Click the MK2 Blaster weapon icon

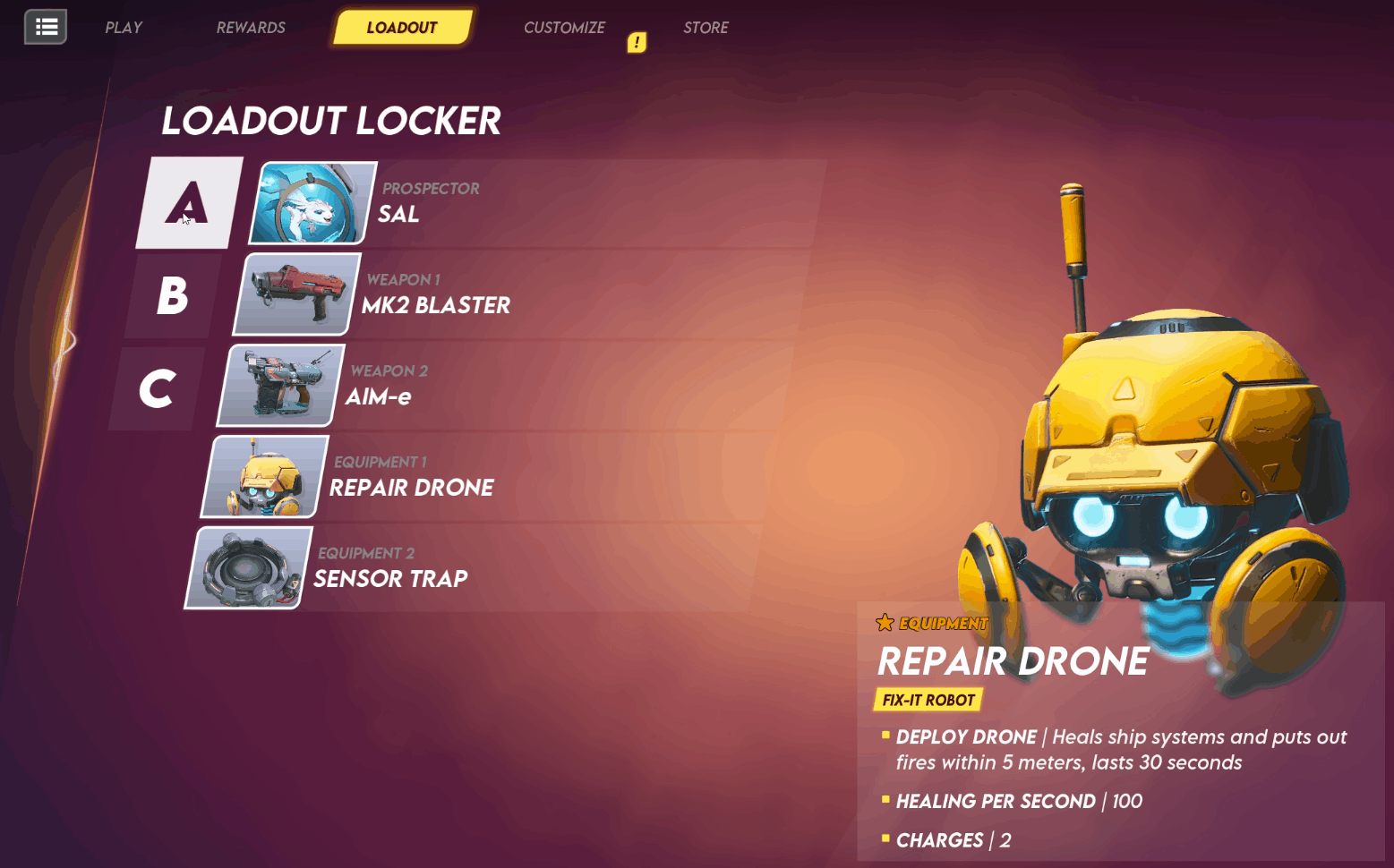click(x=295, y=294)
